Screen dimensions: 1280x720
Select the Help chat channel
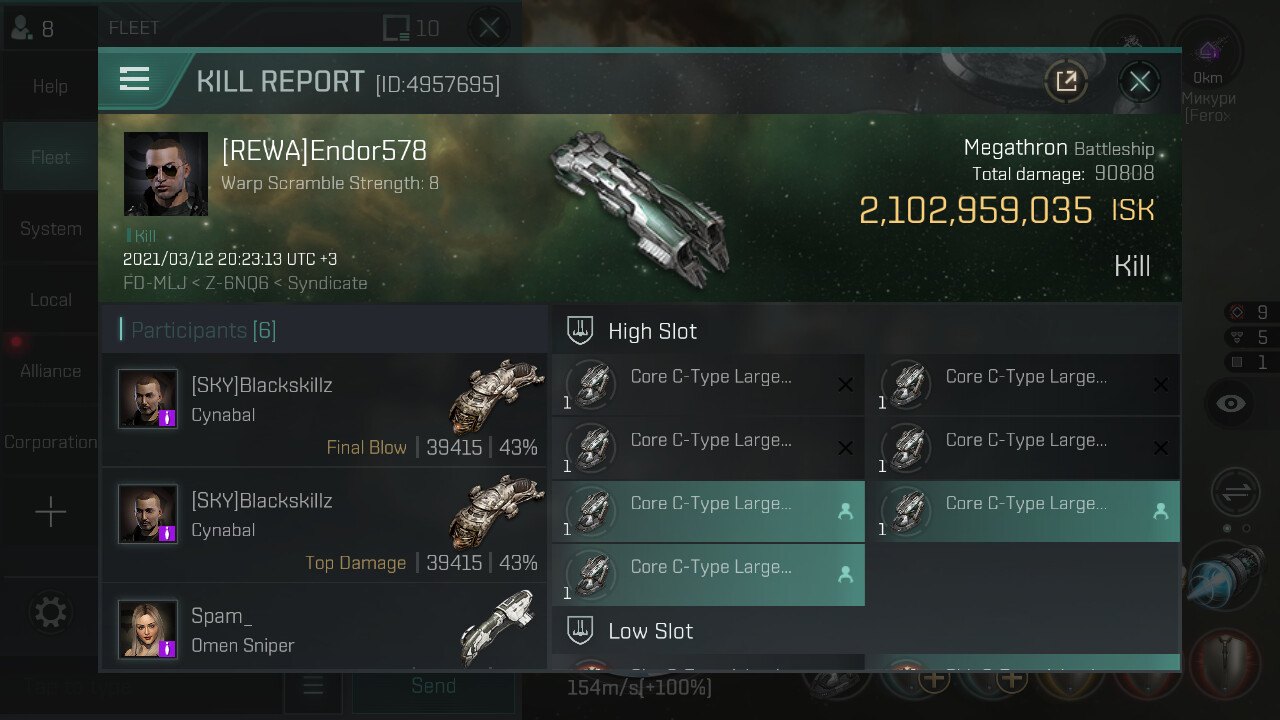click(x=50, y=86)
